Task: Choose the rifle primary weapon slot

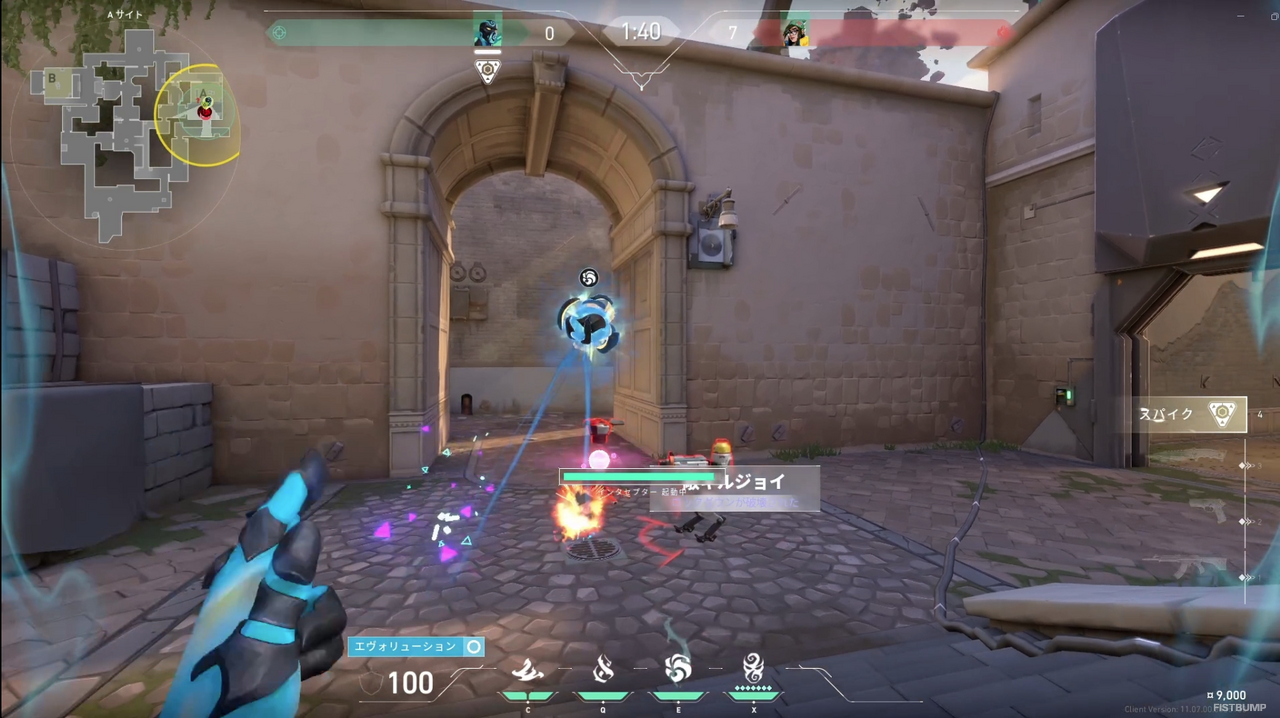Action: (x=1190, y=568)
